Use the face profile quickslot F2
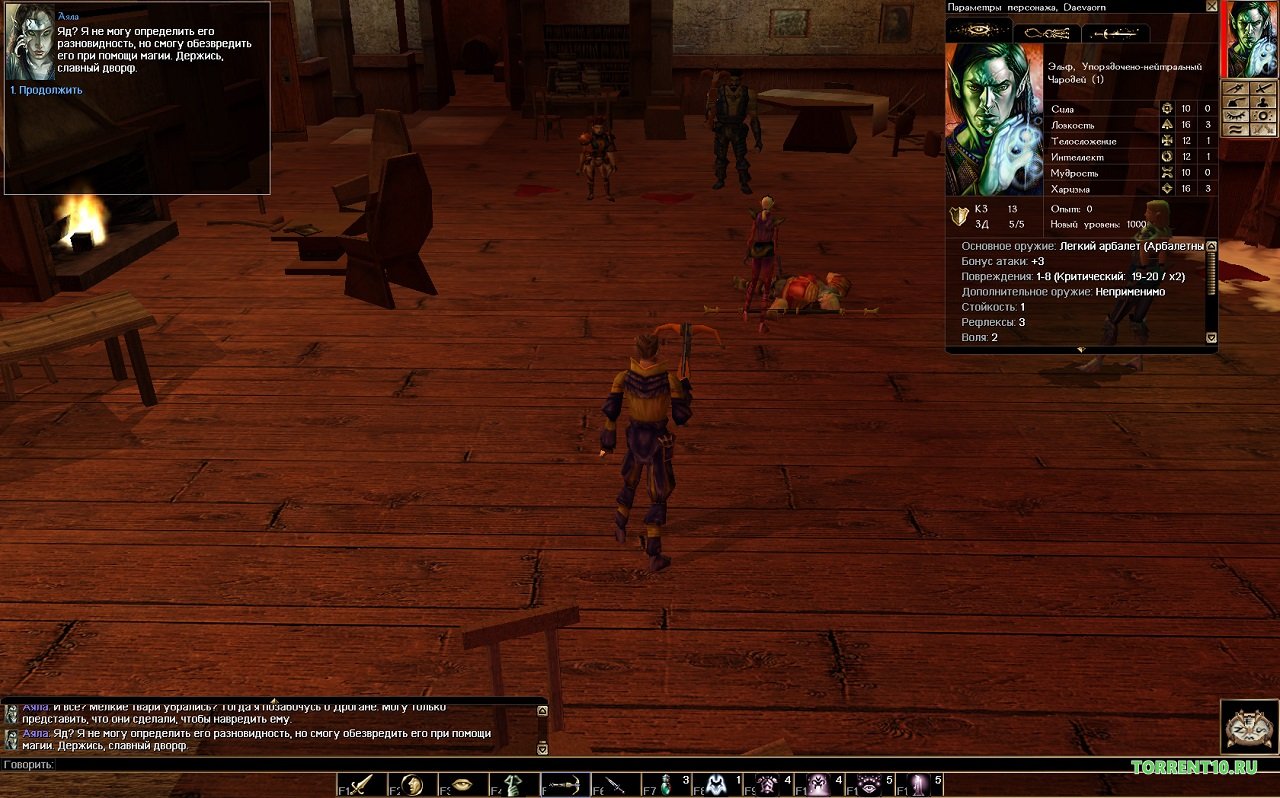The width and height of the screenshot is (1280, 798). [x=412, y=785]
